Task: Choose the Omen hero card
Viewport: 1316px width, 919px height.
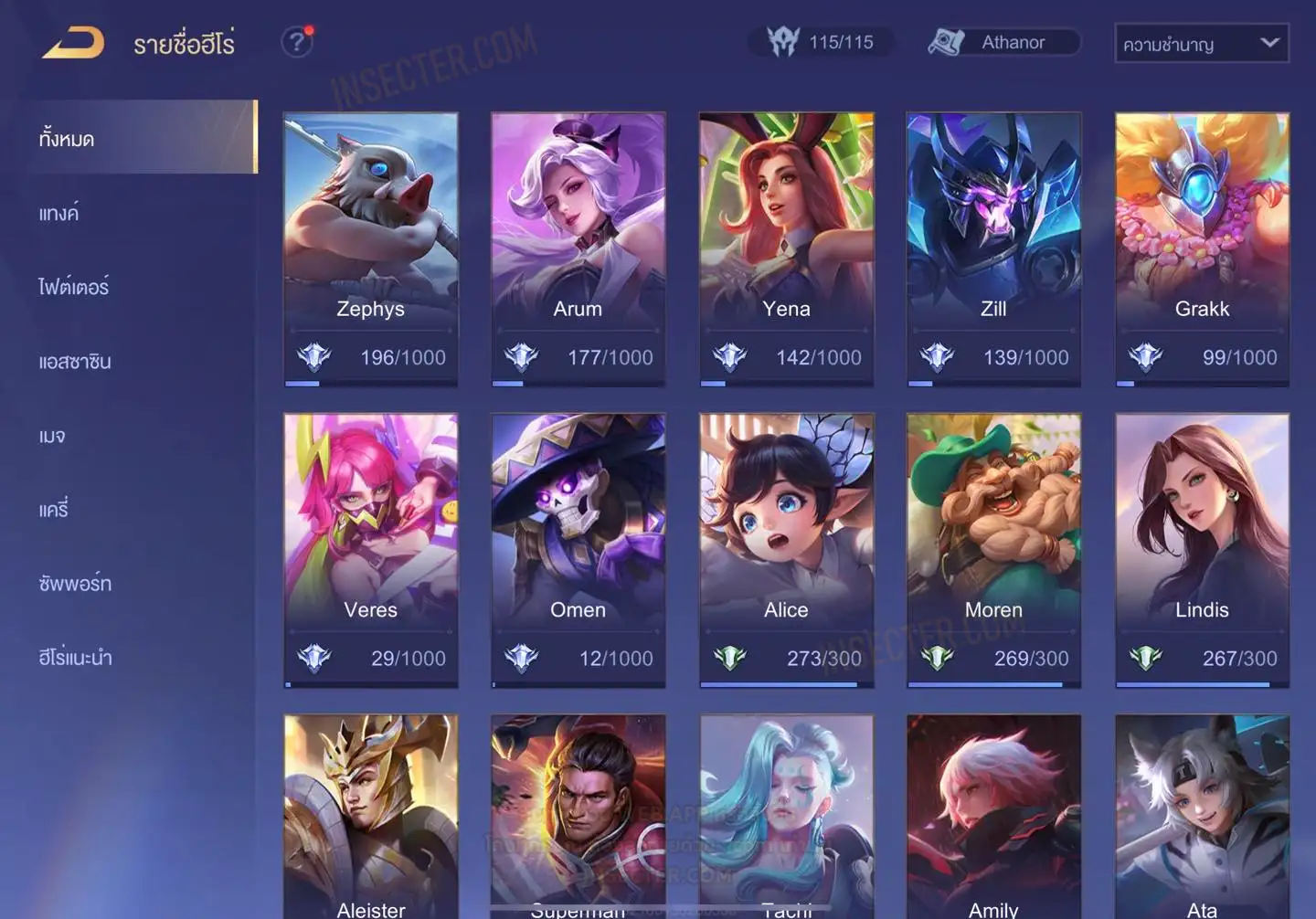Action: coord(578,549)
